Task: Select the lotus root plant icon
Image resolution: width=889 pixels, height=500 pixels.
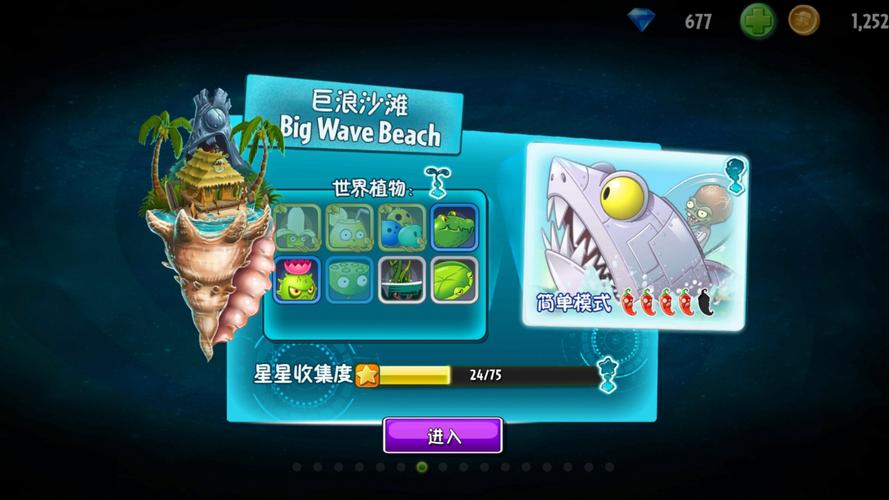Action: (349, 280)
